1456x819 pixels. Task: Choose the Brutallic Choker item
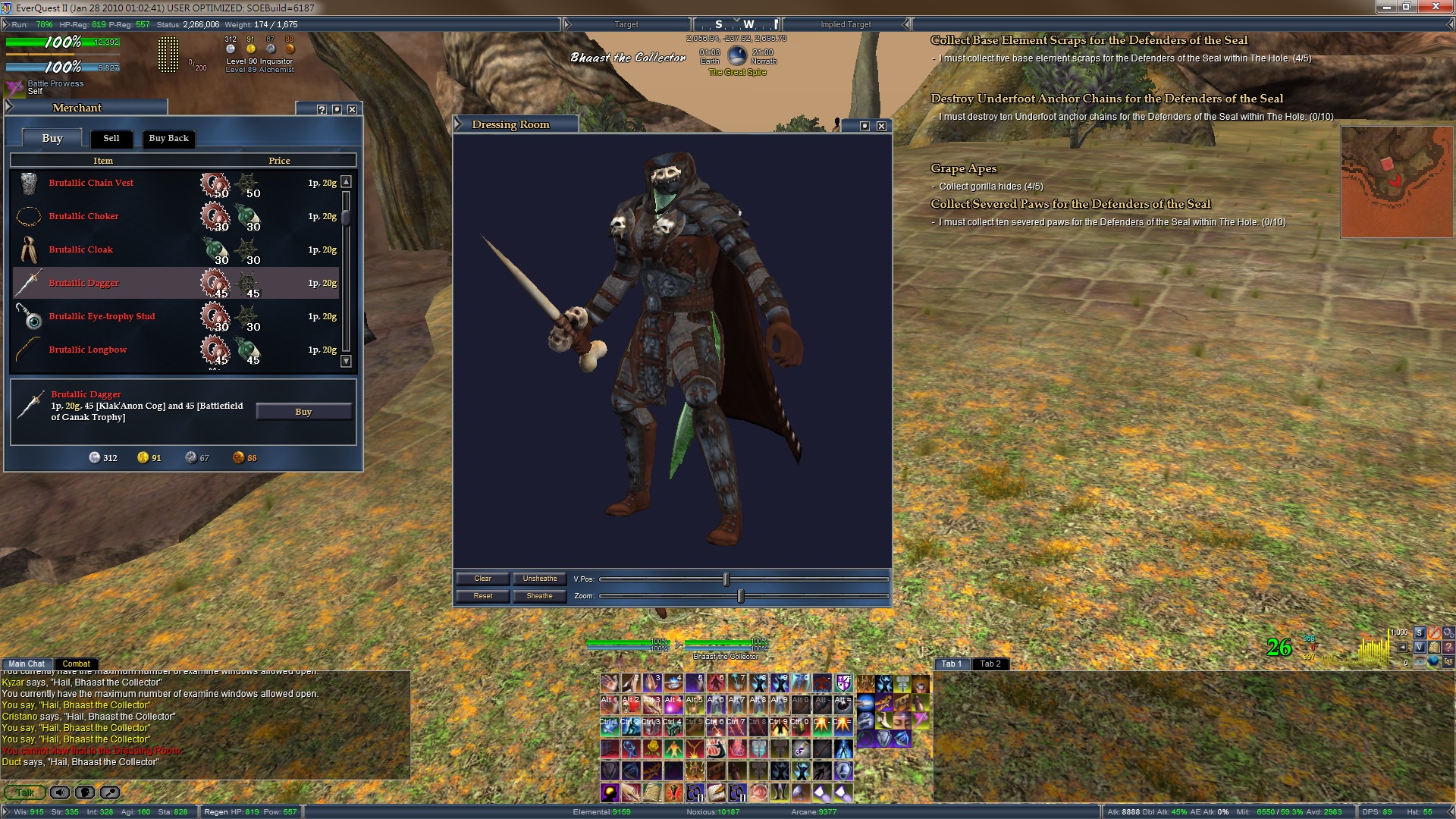(x=83, y=216)
